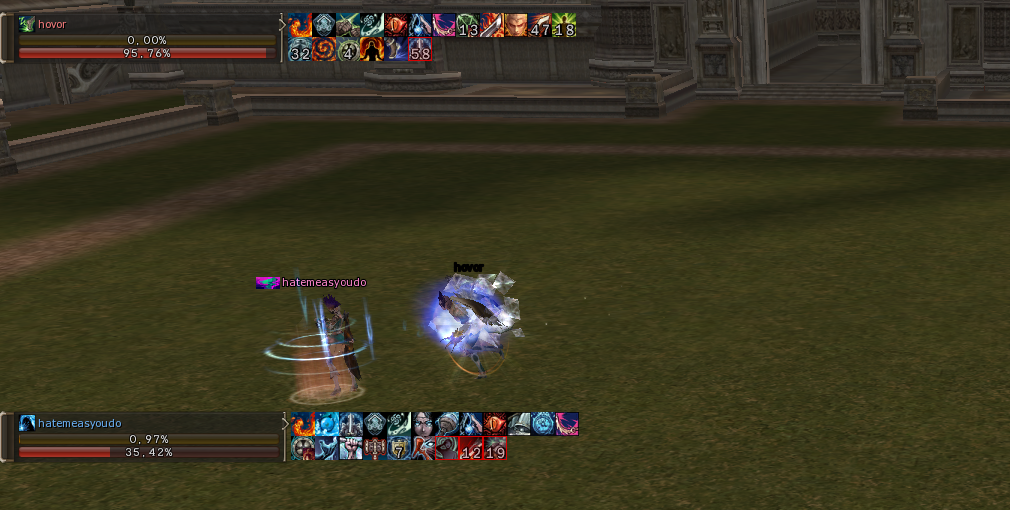Click hovor's buff icon with timer 32

(x=300, y=50)
